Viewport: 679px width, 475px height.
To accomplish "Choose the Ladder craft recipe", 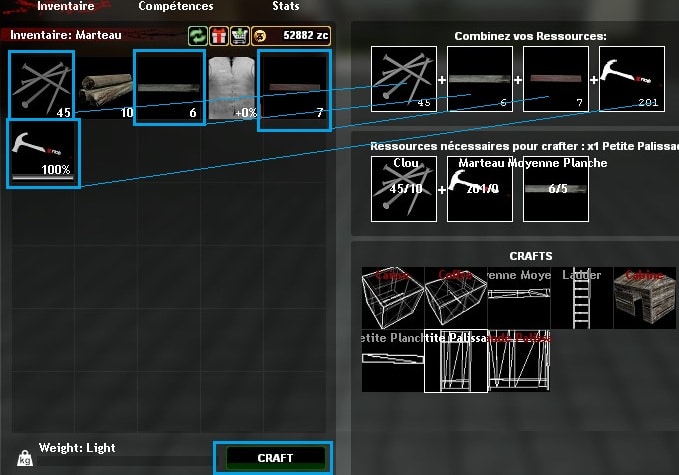I will click(x=581, y=298).
